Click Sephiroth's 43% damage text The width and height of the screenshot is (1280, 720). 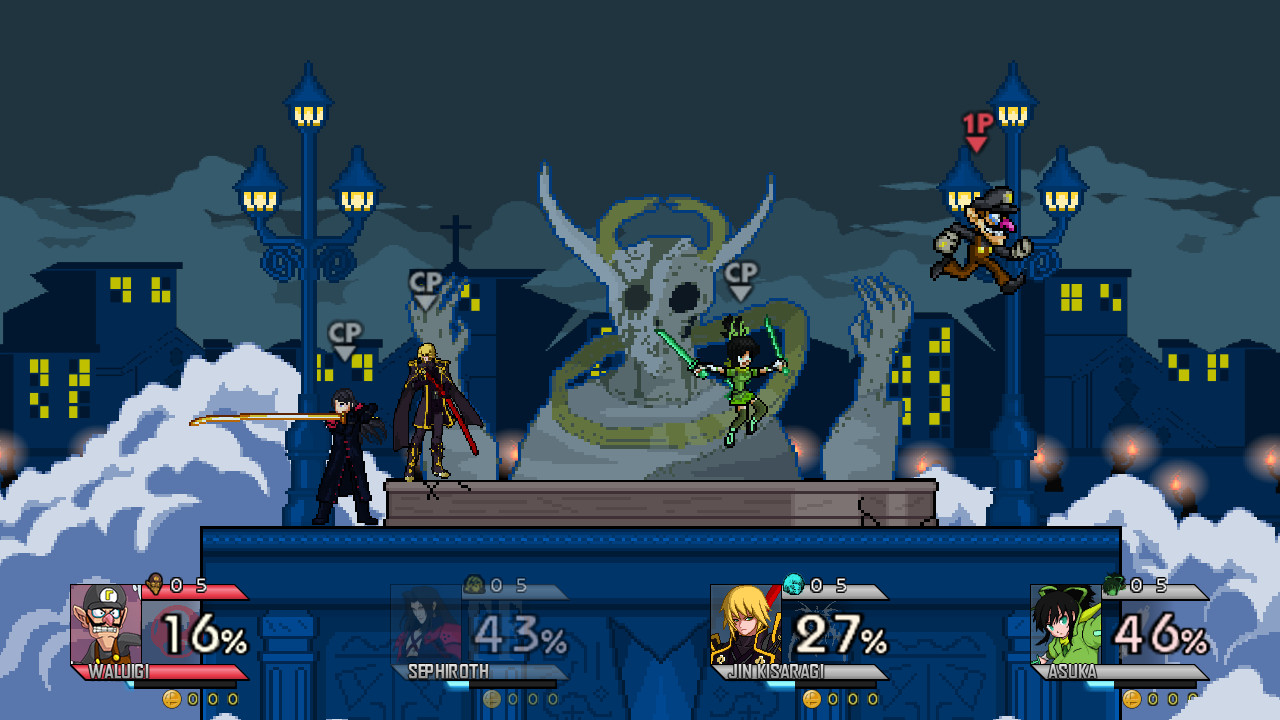pyautogui.click(x=520, y=633)
